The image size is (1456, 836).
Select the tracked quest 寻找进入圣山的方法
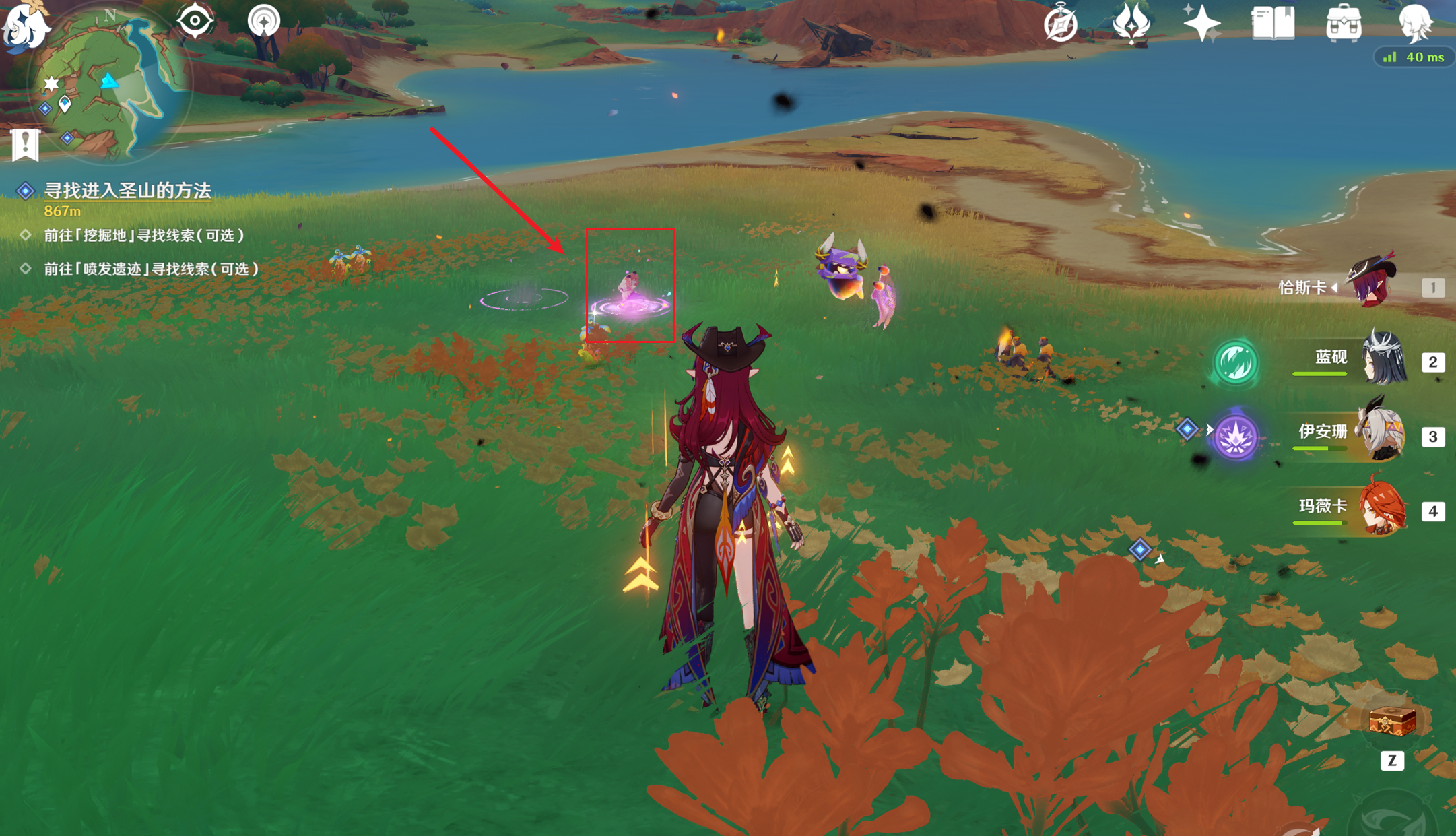pyautogui.click(x=127, y=191)
